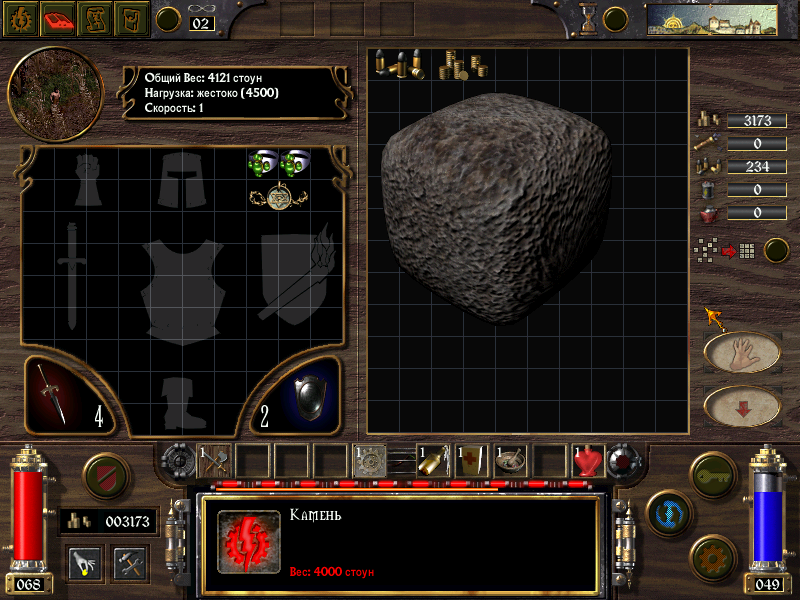Click the fourth top-bar parchment button

131,17
